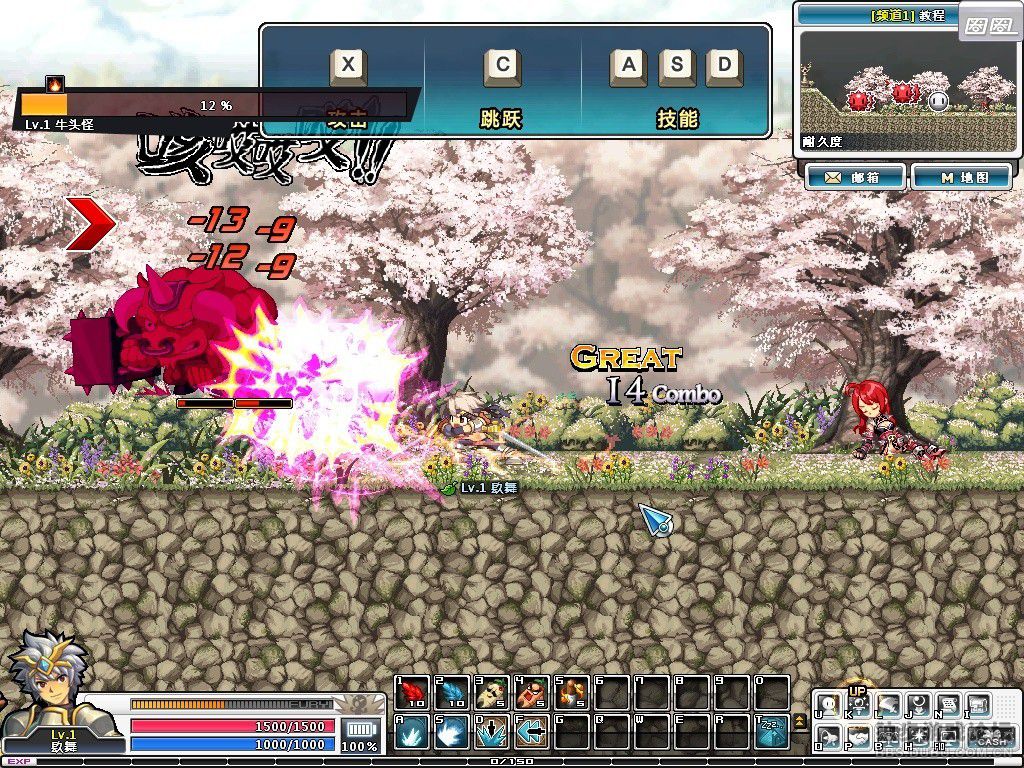This screenshot has height=768, width=1024.
Task: Activate the downward arrow skill on D
Action: [491, 732]
